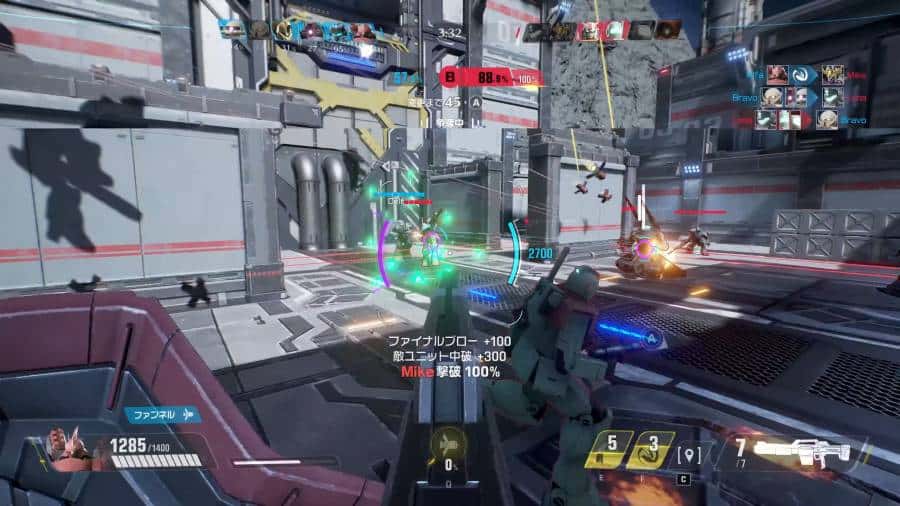The height and width of the screenshot is (506, 900).
Task: Open the map ping marker icon
Action: [686, 455]
